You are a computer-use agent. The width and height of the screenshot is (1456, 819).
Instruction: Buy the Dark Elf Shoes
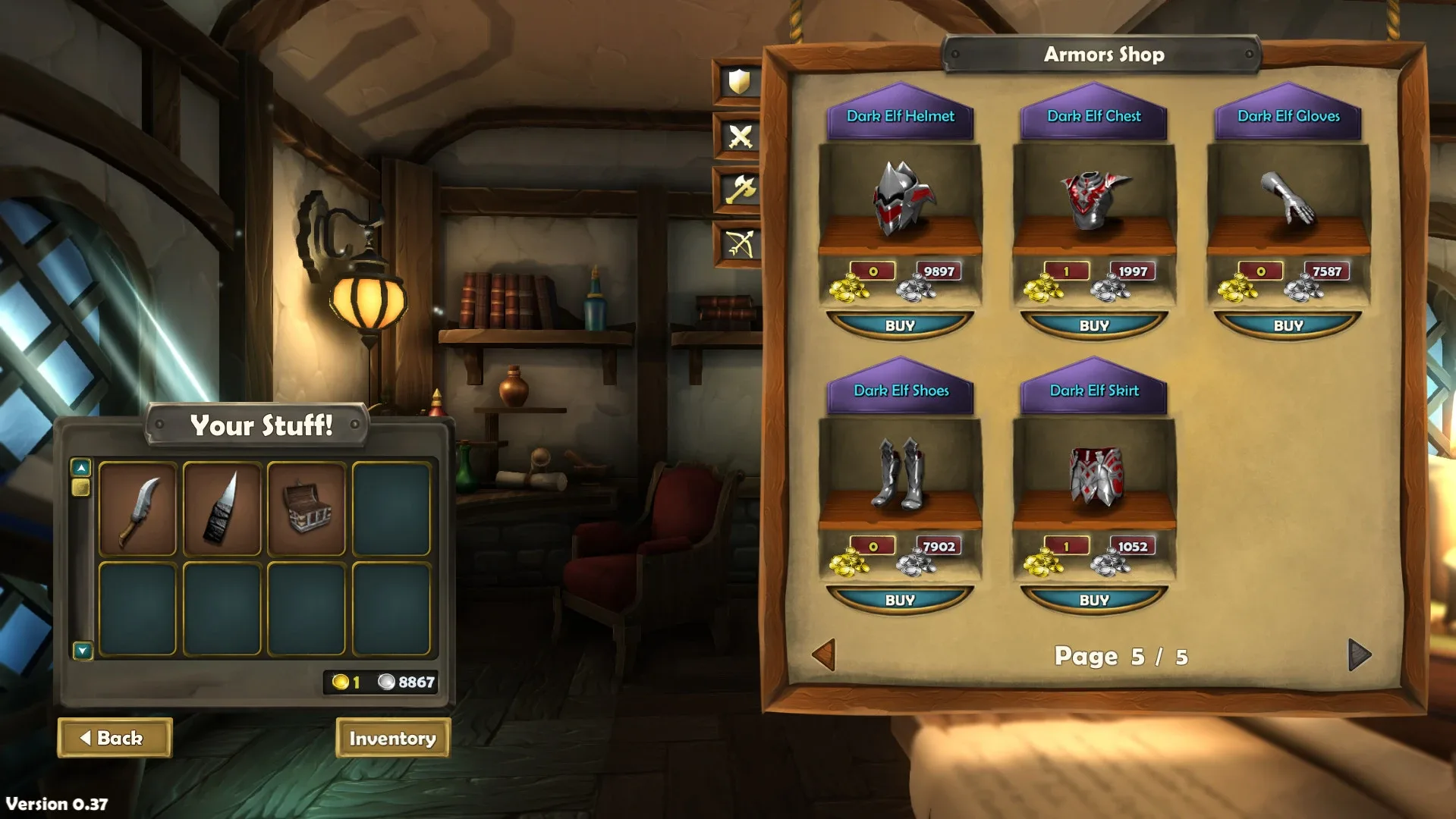click(x=900, y=600)
